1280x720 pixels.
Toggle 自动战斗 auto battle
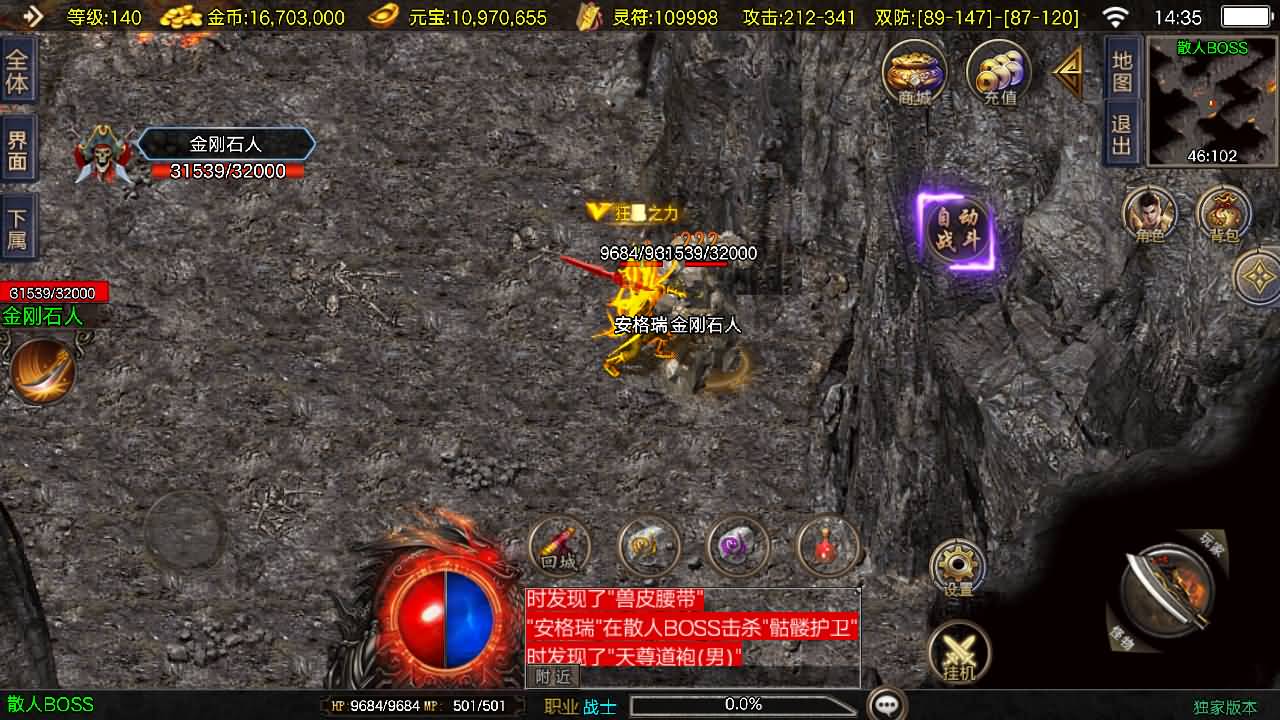point(956,232)
